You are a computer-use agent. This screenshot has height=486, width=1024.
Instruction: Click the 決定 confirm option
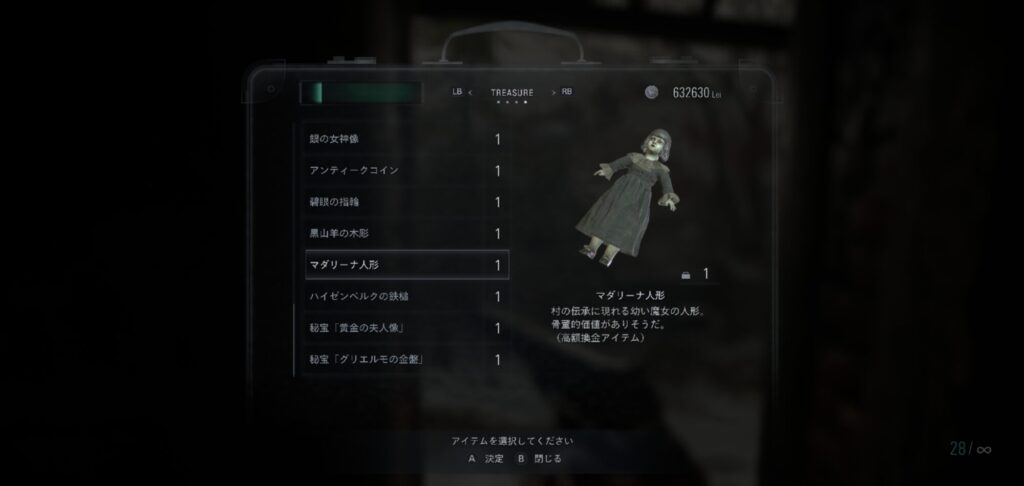click(487, 459)
